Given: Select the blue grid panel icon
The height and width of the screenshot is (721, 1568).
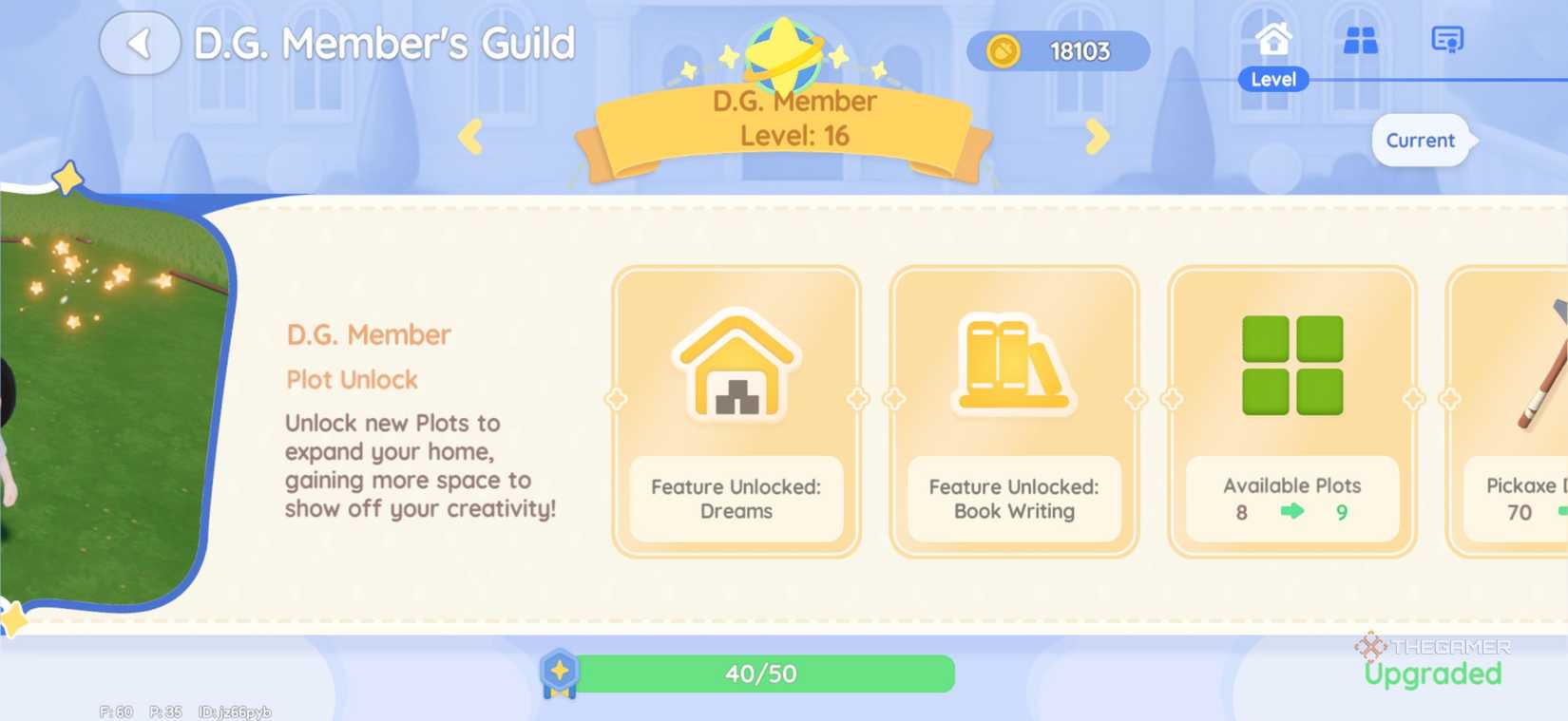Looking at the screenshot, I should pos(1359,40).
